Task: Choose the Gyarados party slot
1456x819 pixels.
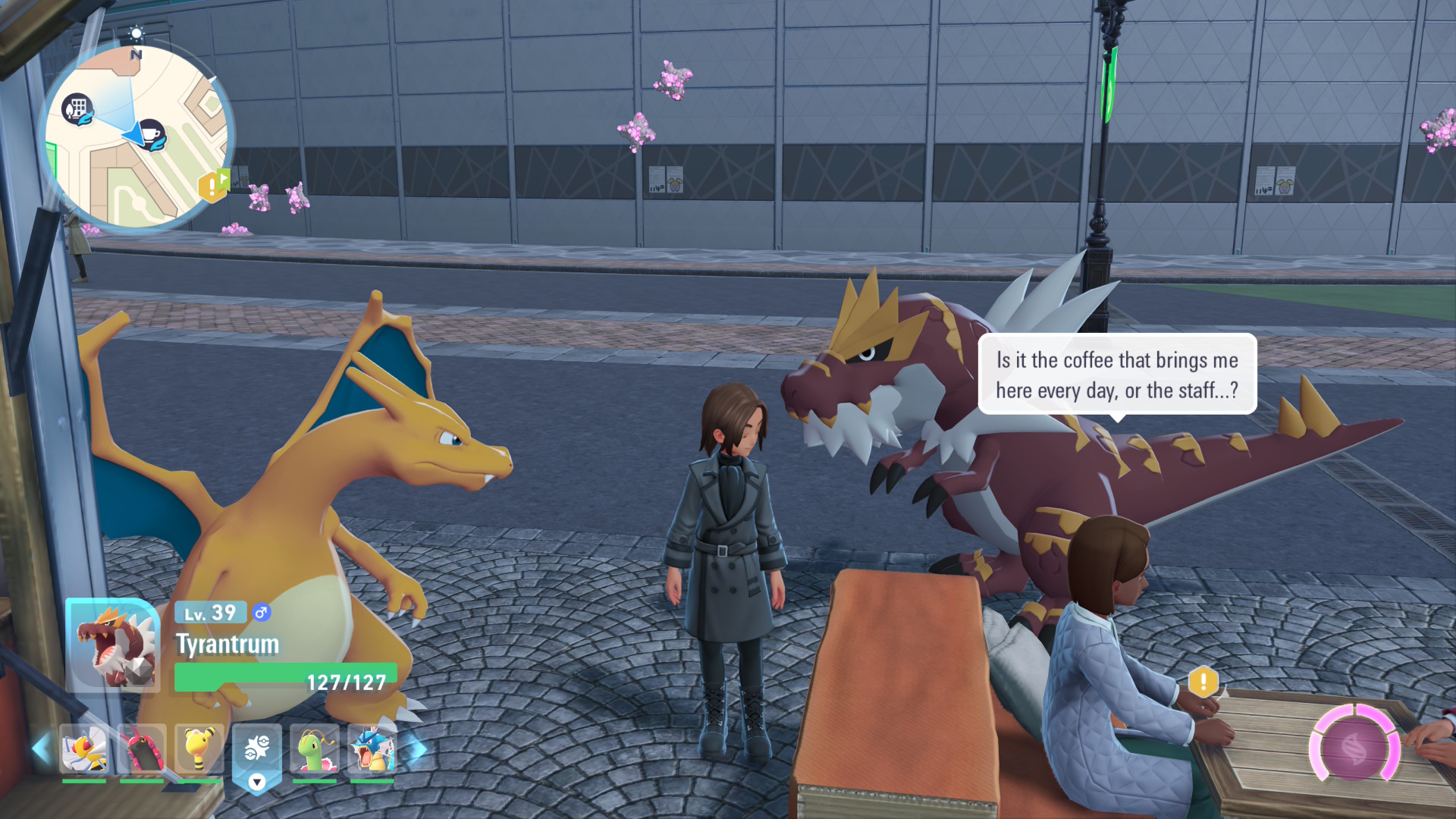Action: (x=372, y=749)
